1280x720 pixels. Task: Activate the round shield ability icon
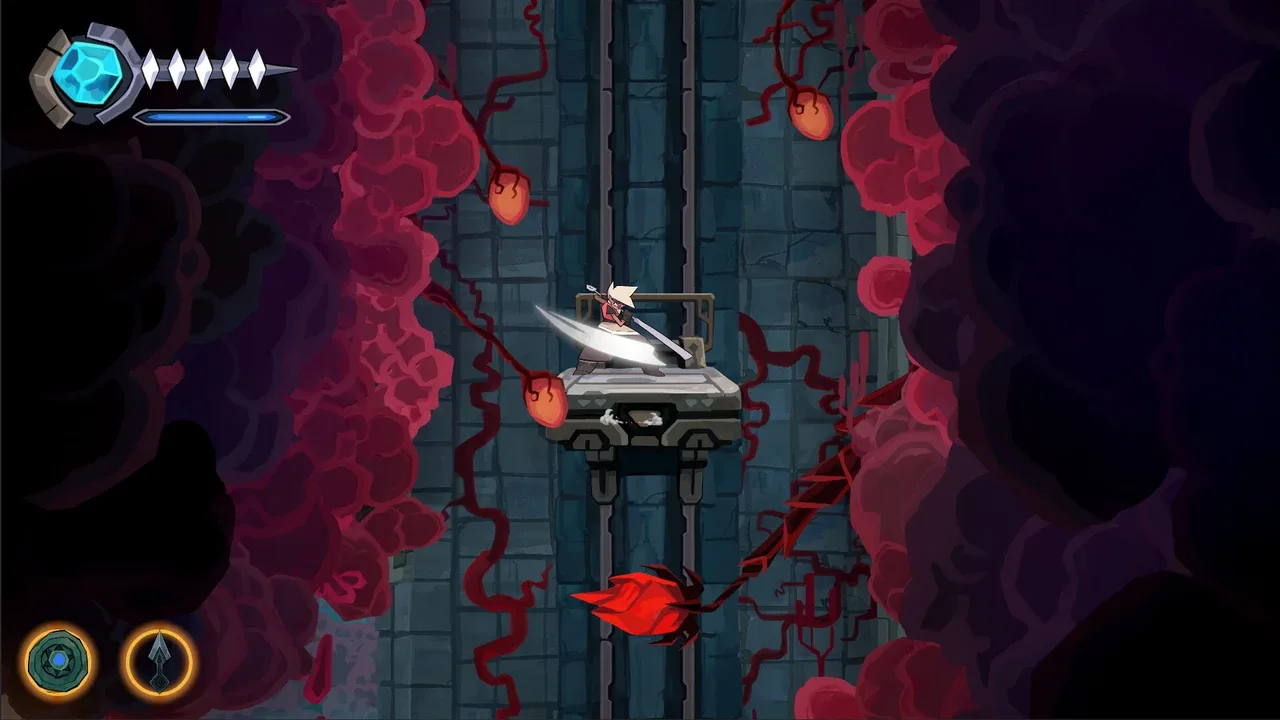tap(59, 661)
